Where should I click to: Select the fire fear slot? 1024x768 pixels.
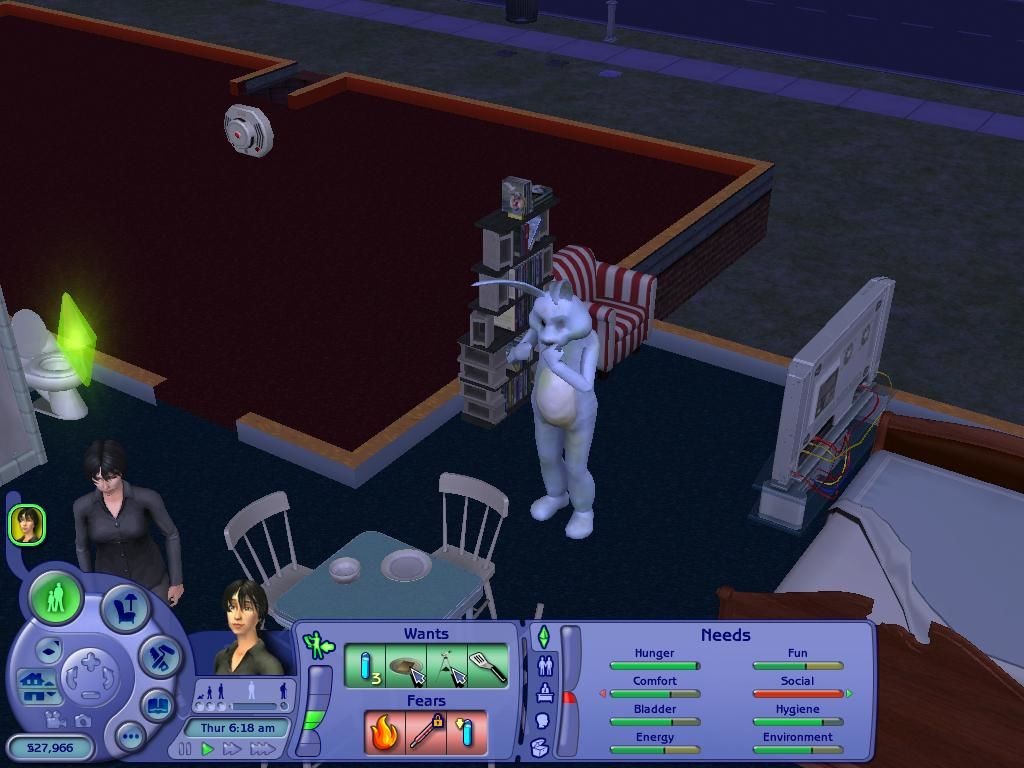coord(384,733)
